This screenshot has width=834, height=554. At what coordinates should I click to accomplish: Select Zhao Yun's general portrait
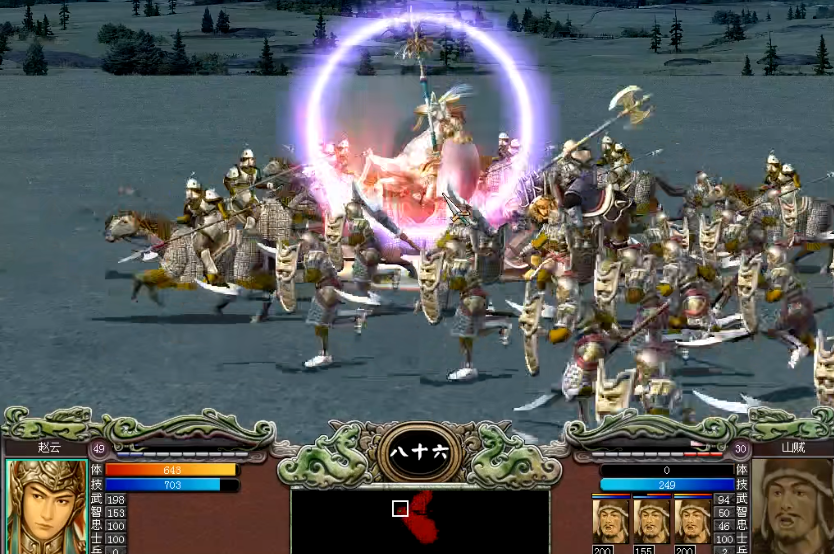[45, 507]
